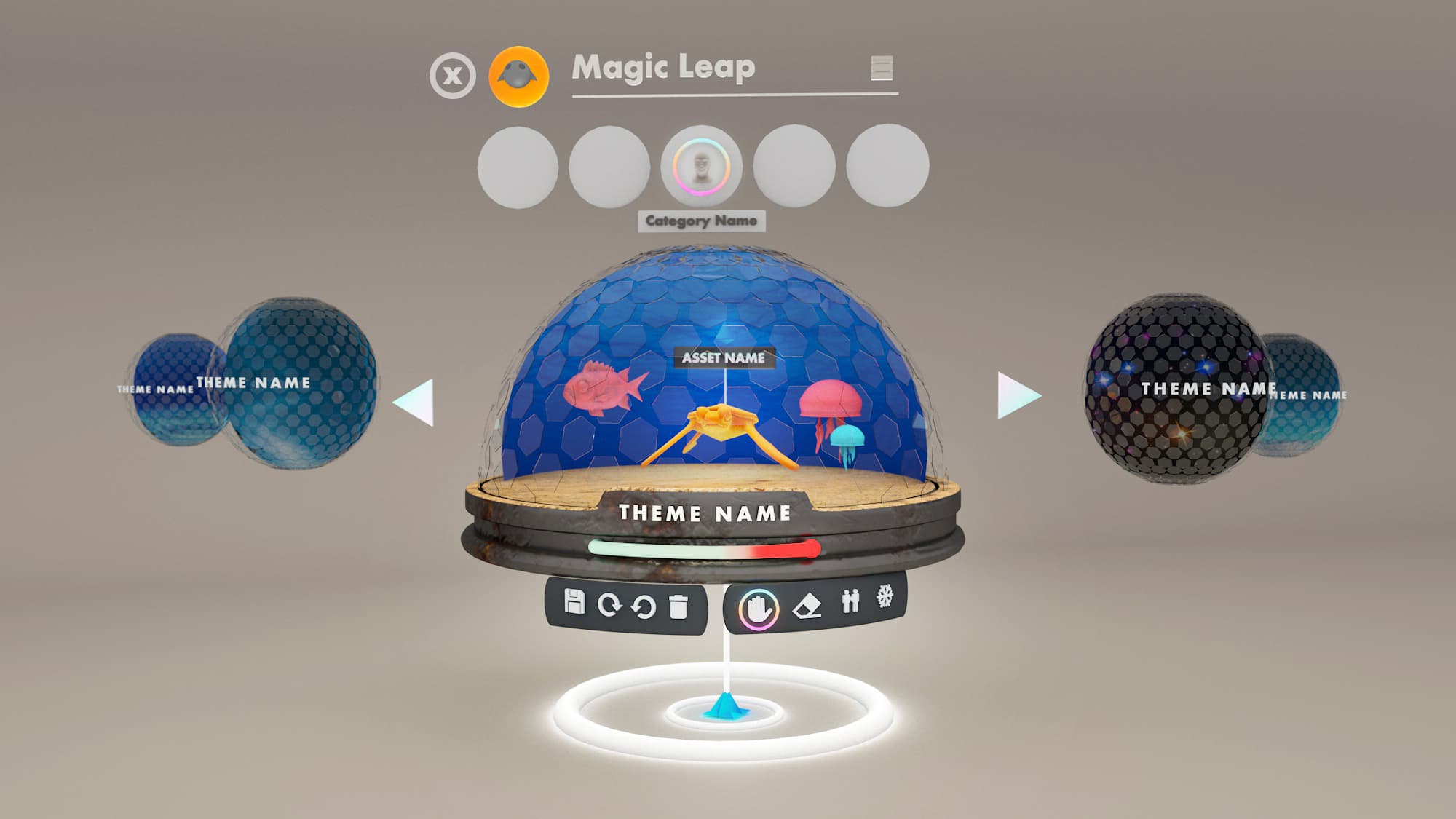Click the Trash delete icon

pyautogui.click(x=678, y=606)
